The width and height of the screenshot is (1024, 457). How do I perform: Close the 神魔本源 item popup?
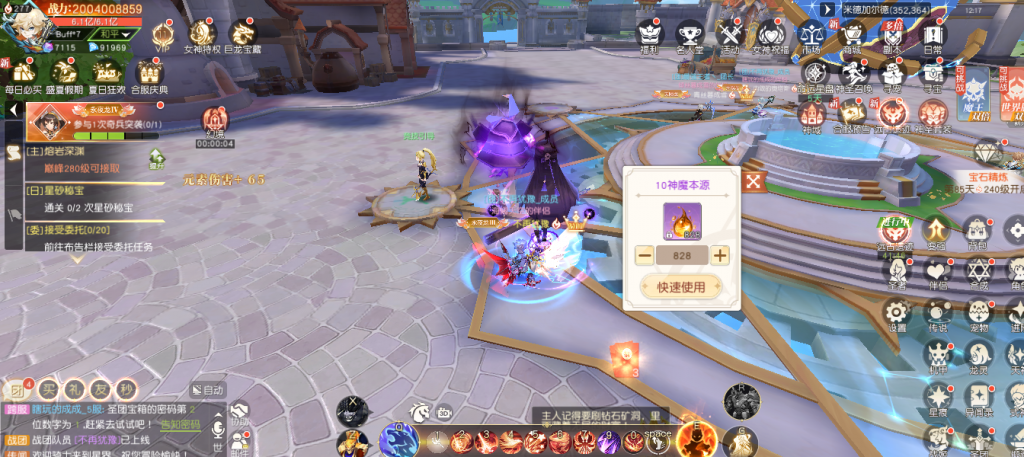coord(755,181)
